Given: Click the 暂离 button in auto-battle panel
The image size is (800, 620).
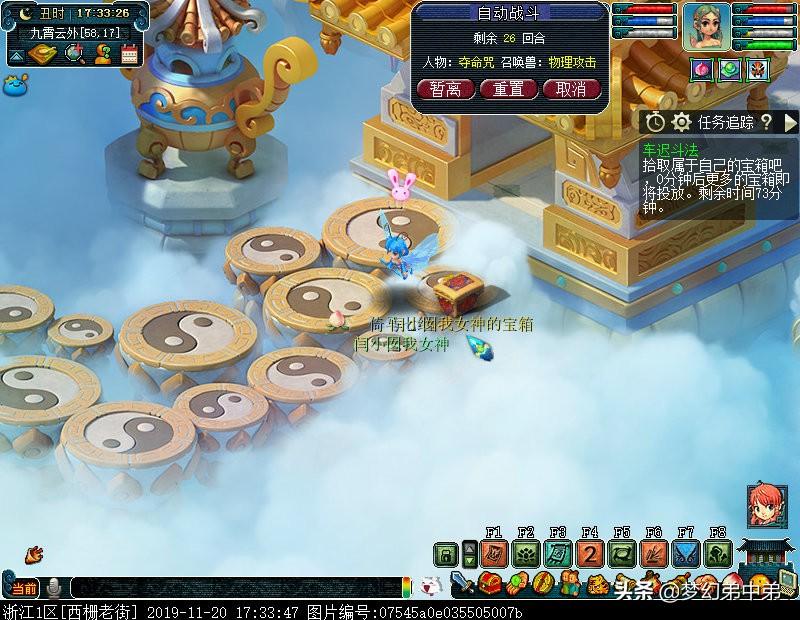Looking at the screenshot, I should [445, 89].
